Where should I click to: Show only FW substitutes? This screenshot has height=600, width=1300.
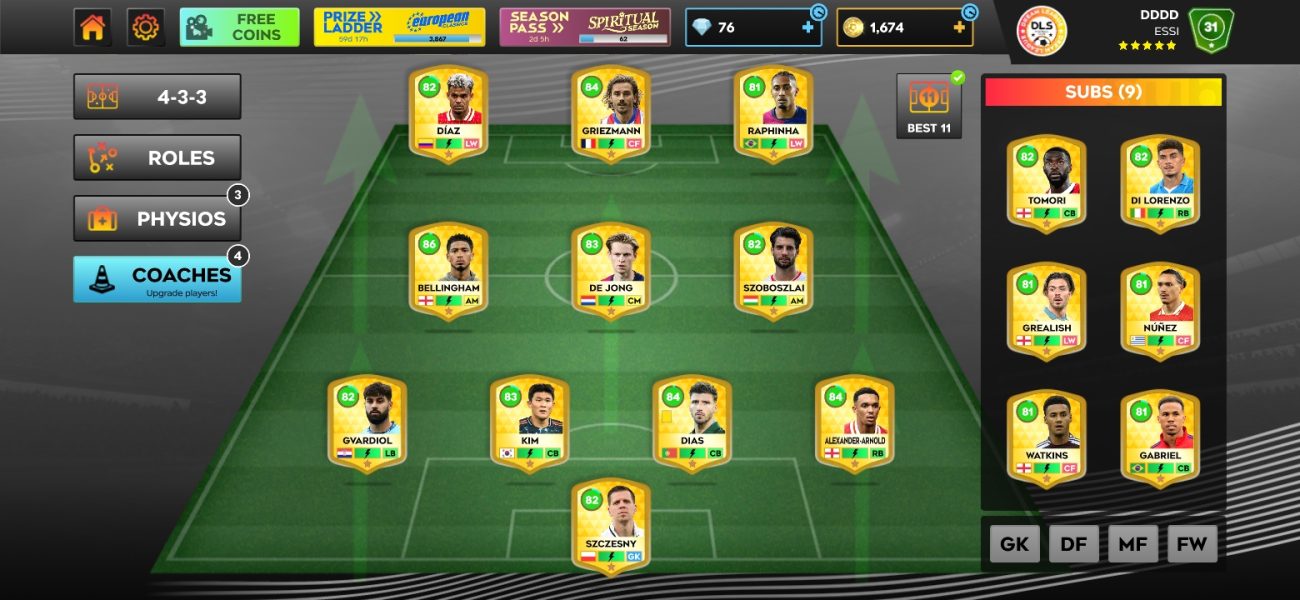(1192, 544)
